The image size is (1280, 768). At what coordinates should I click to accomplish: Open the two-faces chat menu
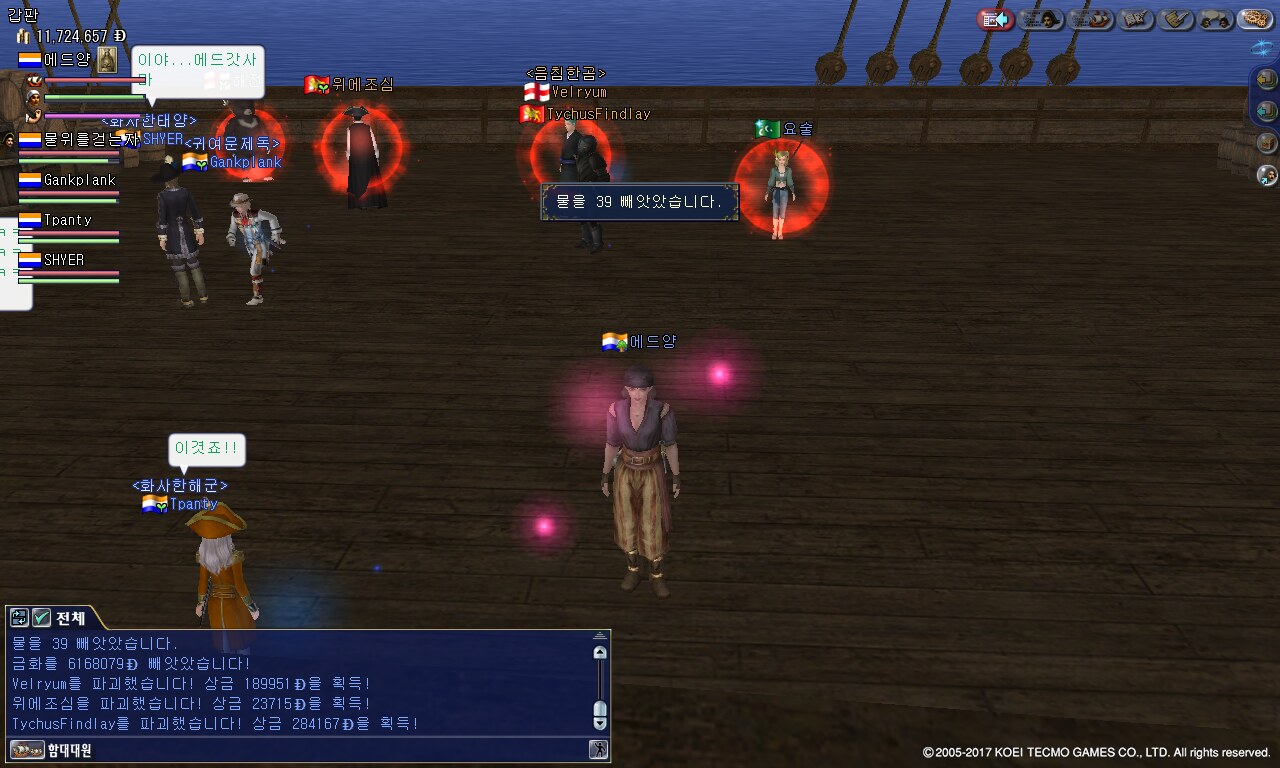(x=1216, y=19)
